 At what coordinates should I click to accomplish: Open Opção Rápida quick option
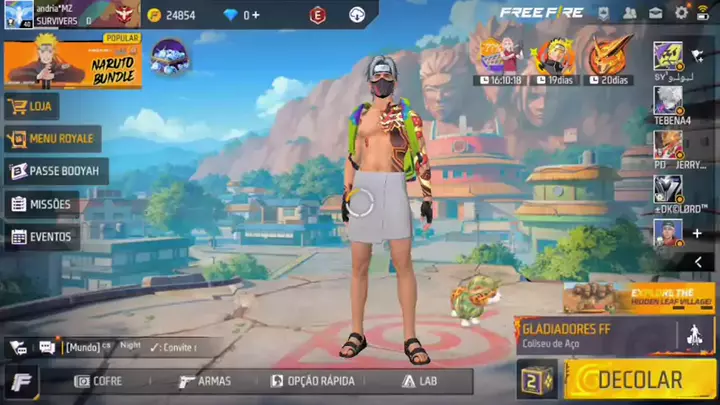click(314, 381)
